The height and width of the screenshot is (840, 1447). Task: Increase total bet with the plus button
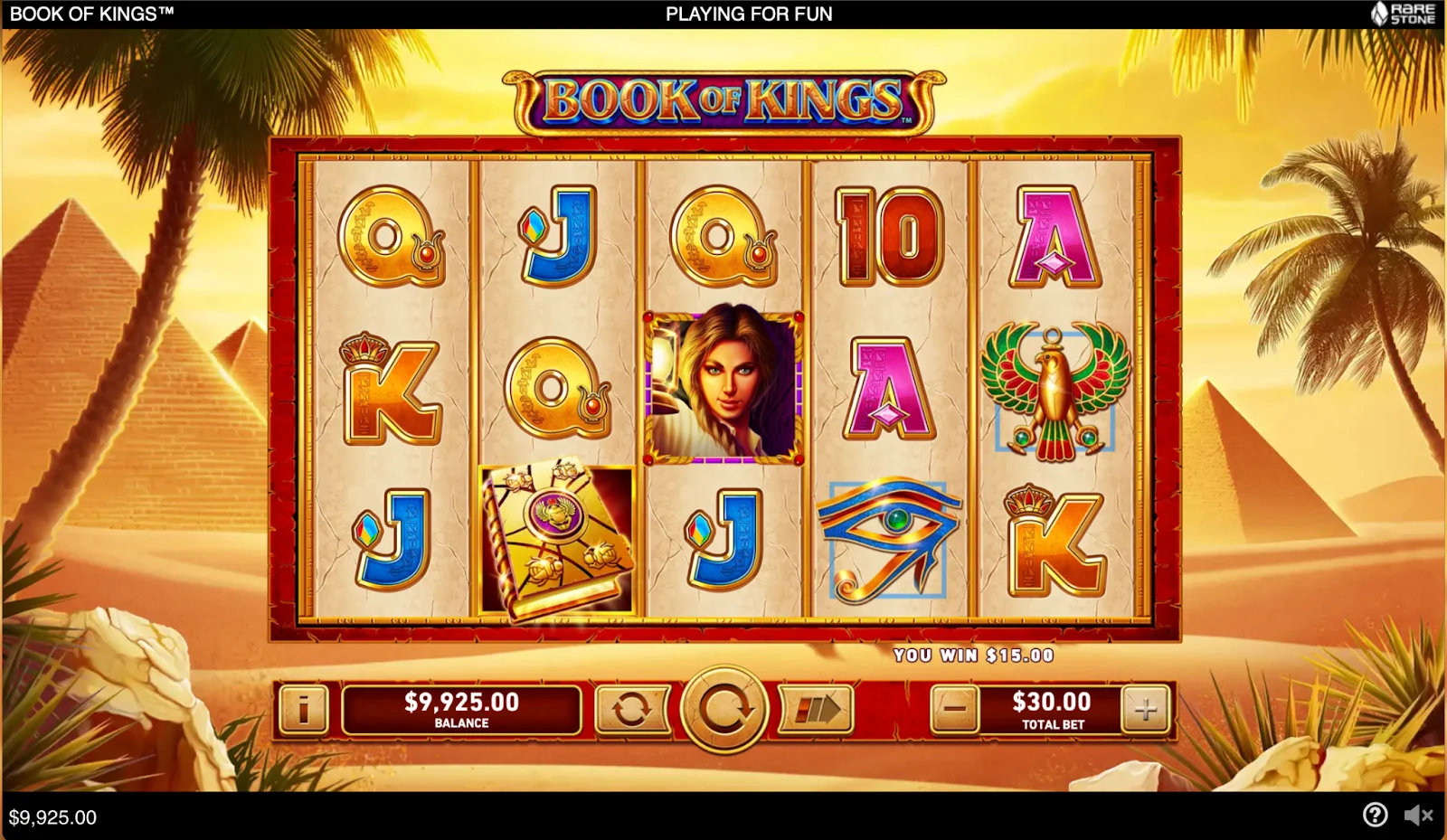pyautogui.click(x=1145, y=709)
